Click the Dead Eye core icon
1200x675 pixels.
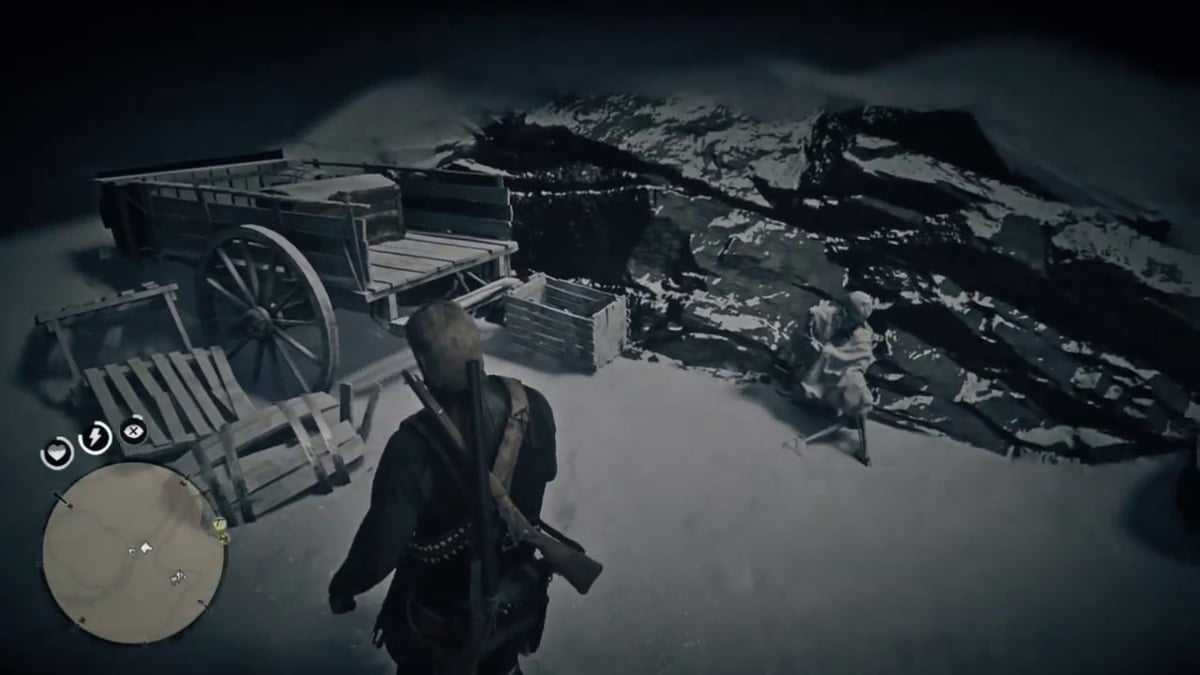pyautogui.click(x=133, y=432)
